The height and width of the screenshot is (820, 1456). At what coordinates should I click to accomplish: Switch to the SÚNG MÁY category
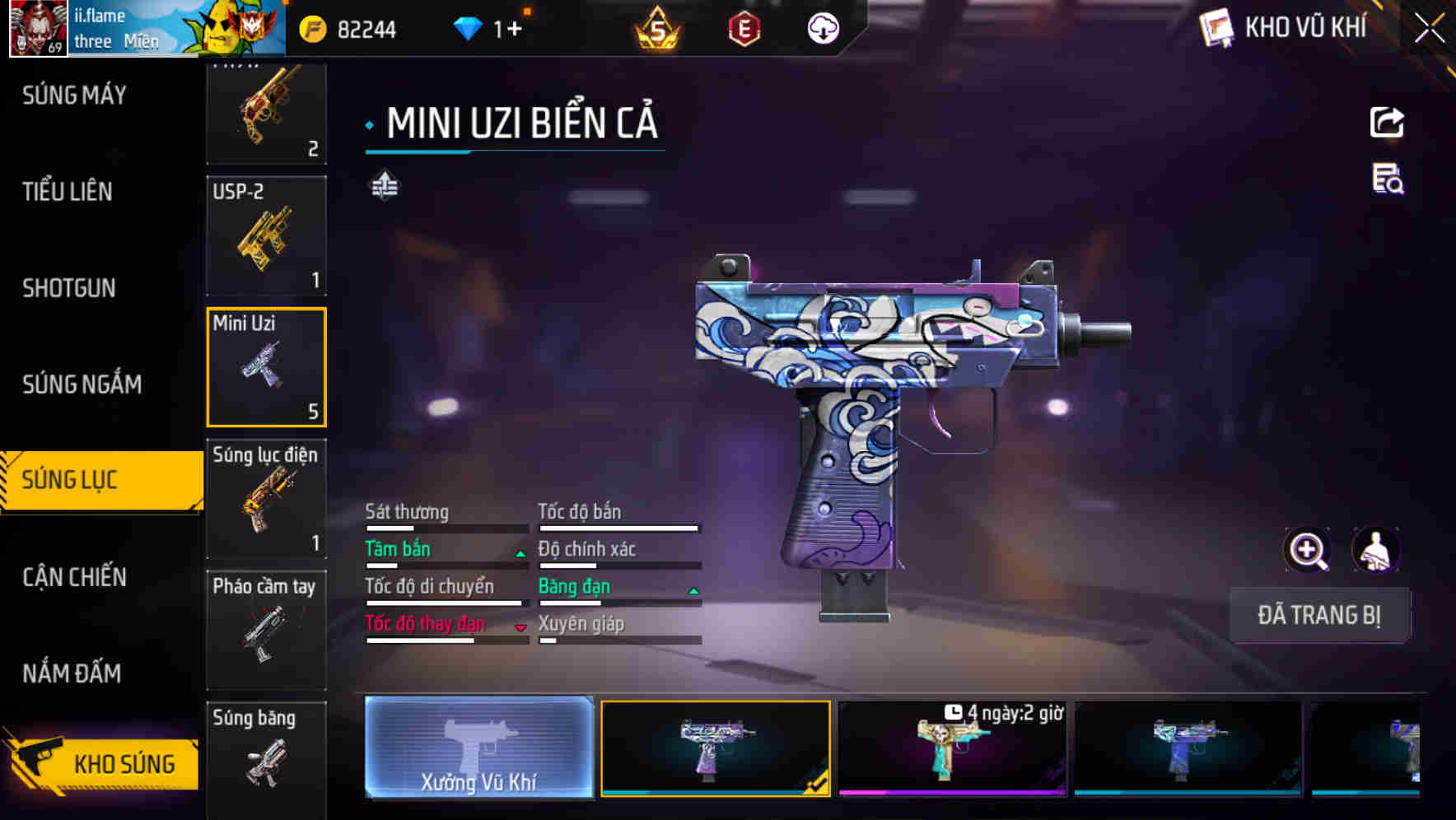click(x=74, y=96)
